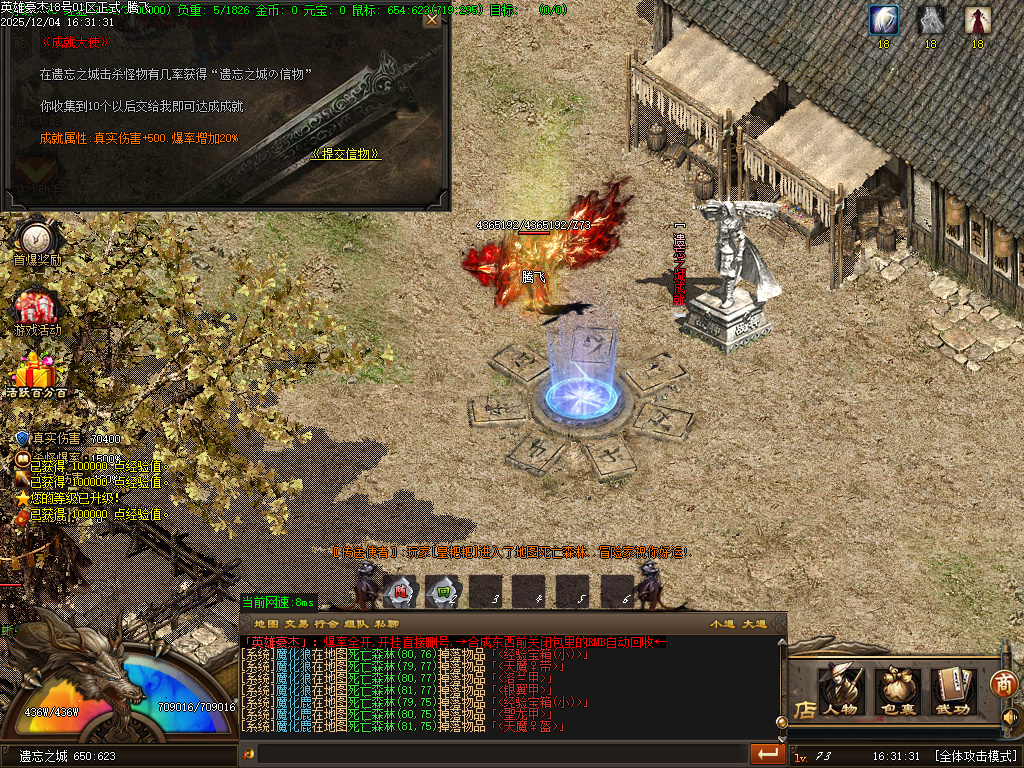Viewport: 1024px width, 768px height.
Task: Send chat with the orange enter button
Action: (767, 753)
